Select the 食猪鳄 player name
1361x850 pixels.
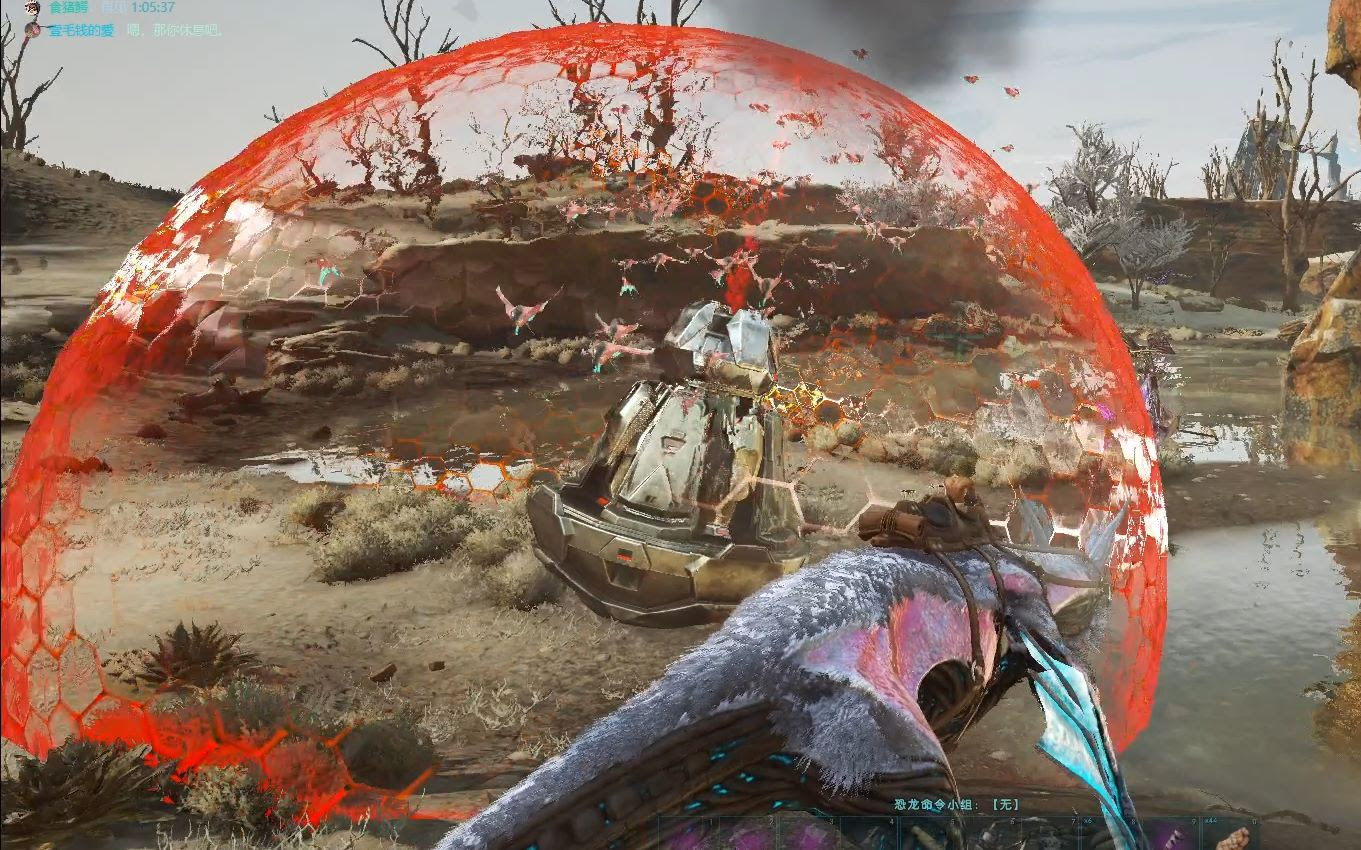[68, 8]
